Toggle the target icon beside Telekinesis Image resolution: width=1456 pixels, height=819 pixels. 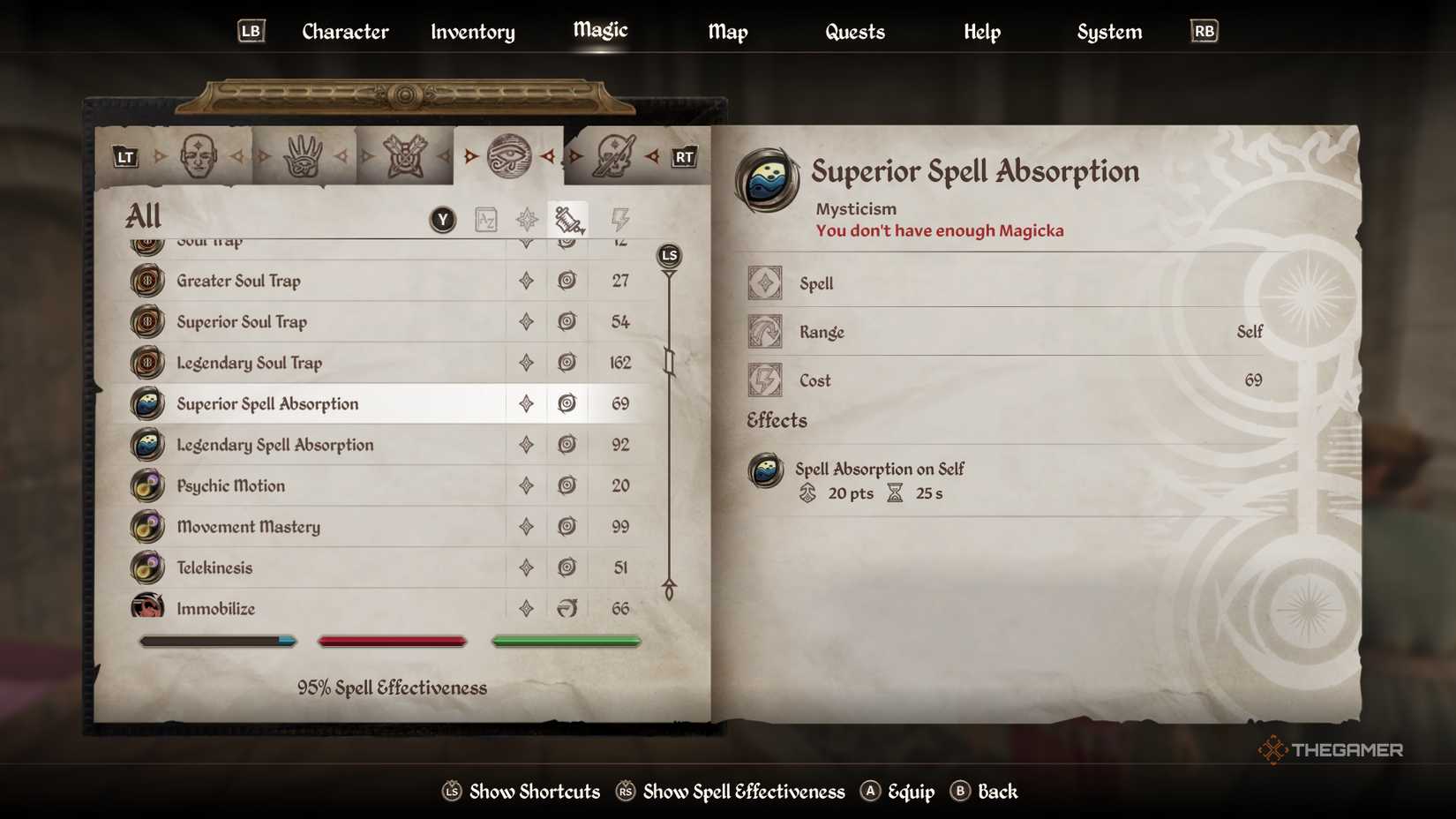567,567
